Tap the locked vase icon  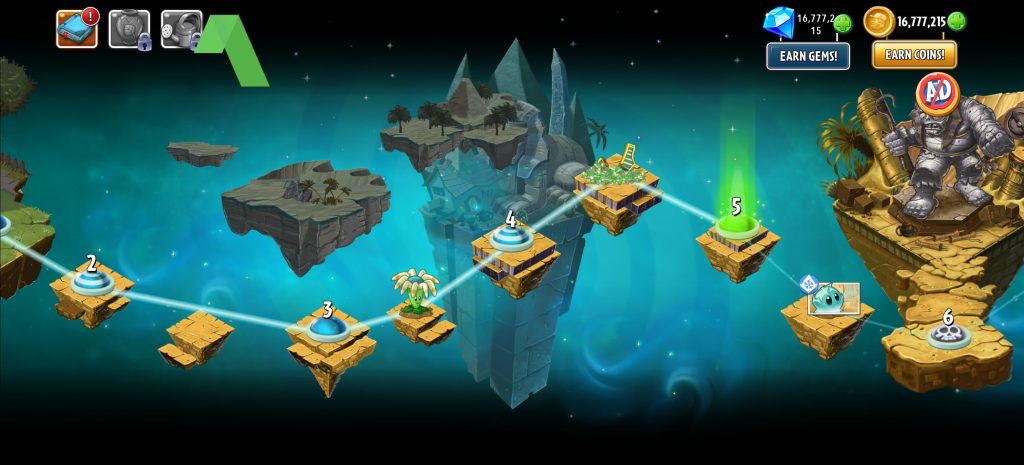point(129,30)
